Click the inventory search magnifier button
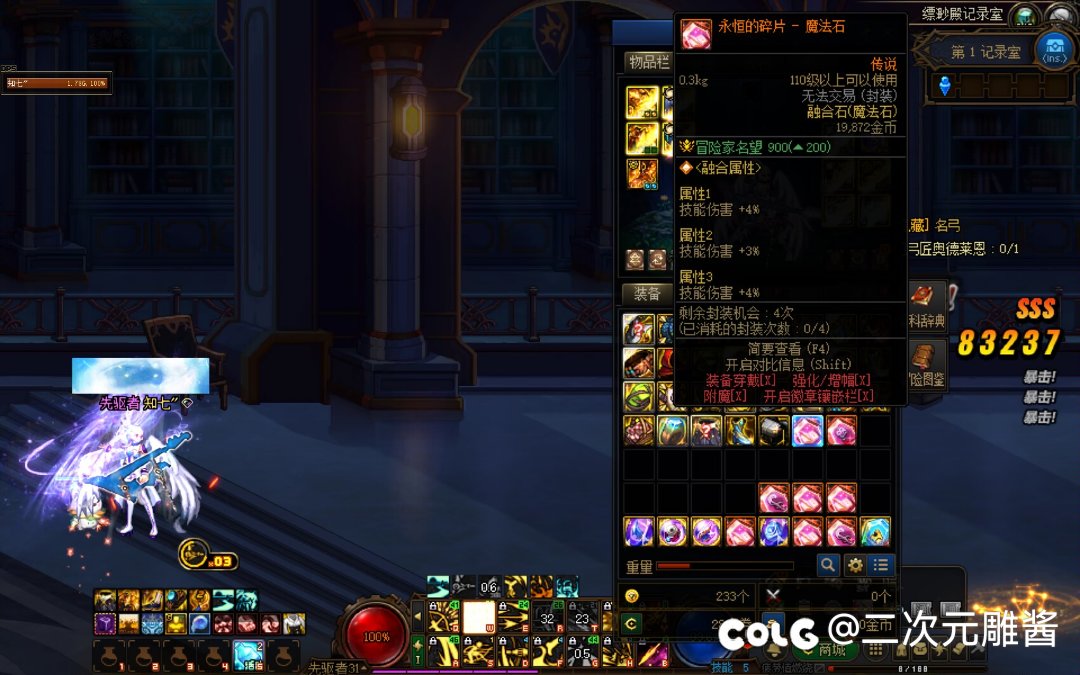The height and width of the screenshot is (675, 1080). (x=828, y=565)
